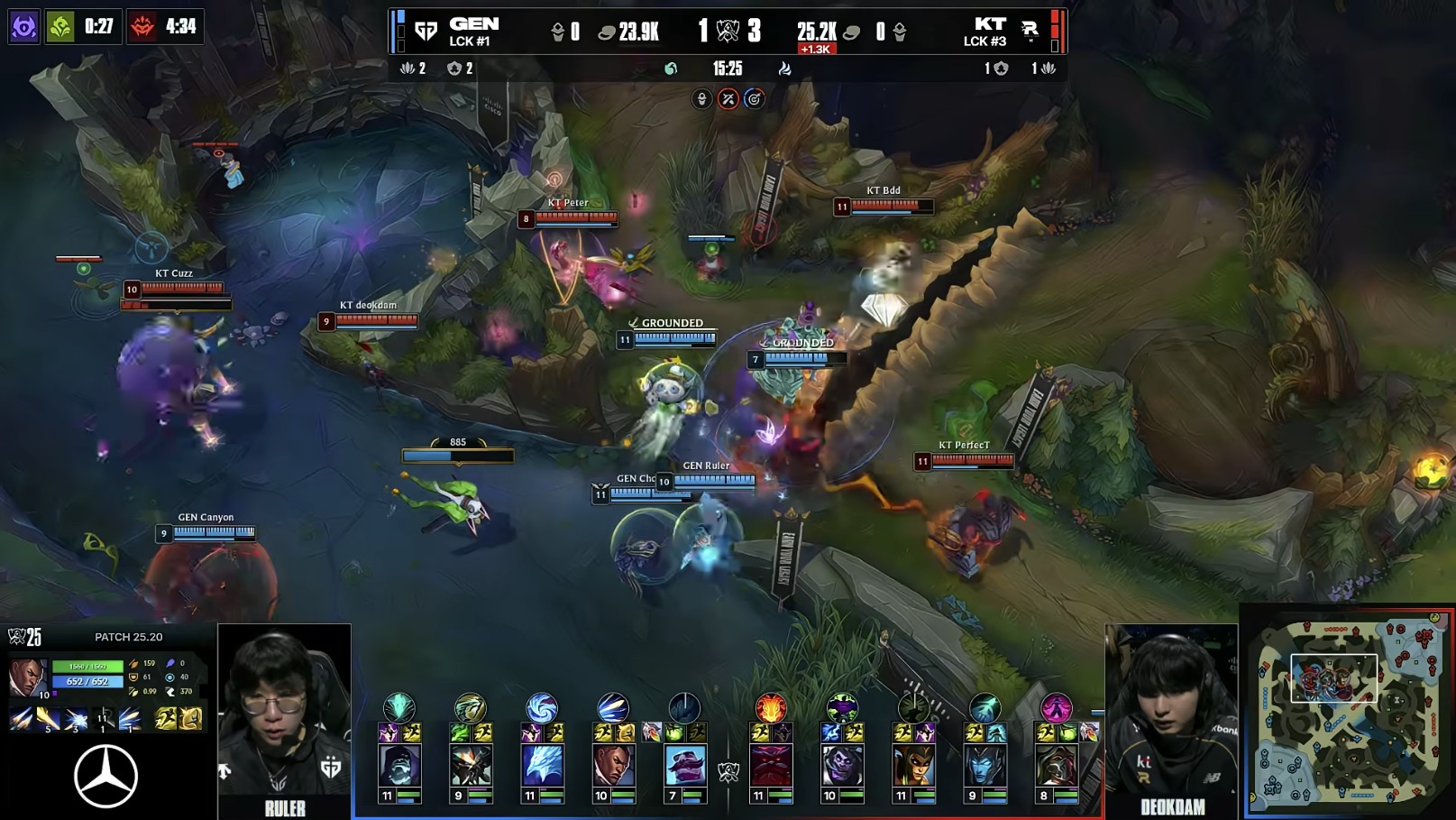
Task: Activate Lucian's first ability icon in the stats panel
Action: click(x=22, y=719)
